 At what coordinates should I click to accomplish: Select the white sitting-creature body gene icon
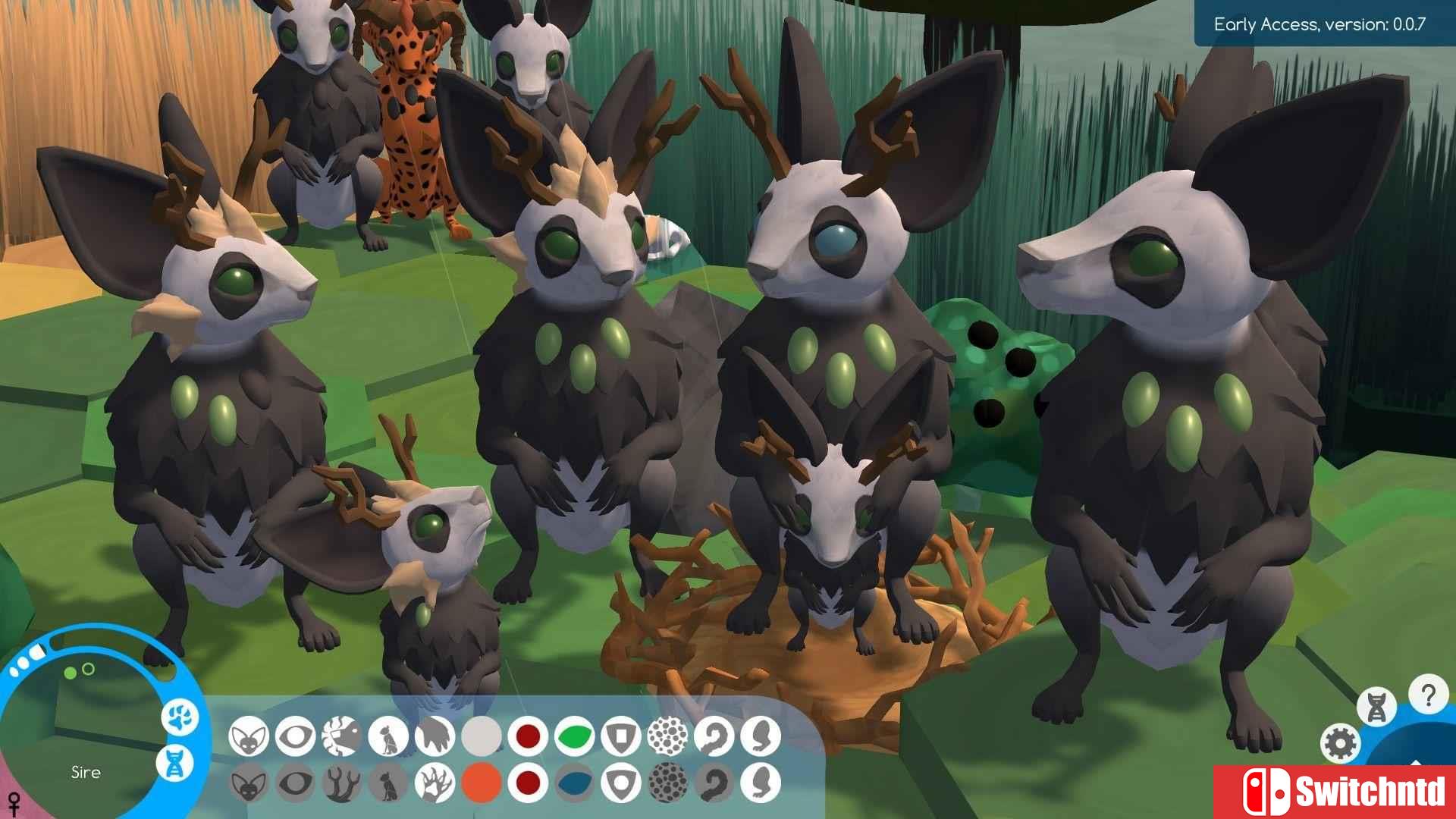point(388,736)
